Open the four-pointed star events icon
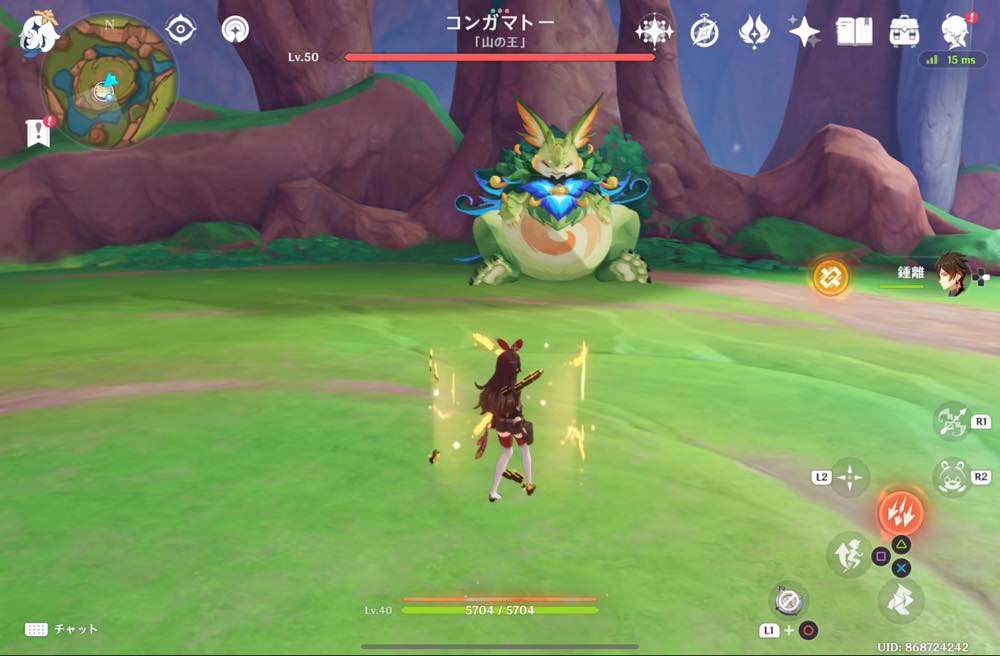Viewport: 1000px width, 656px height. [654, 32]
